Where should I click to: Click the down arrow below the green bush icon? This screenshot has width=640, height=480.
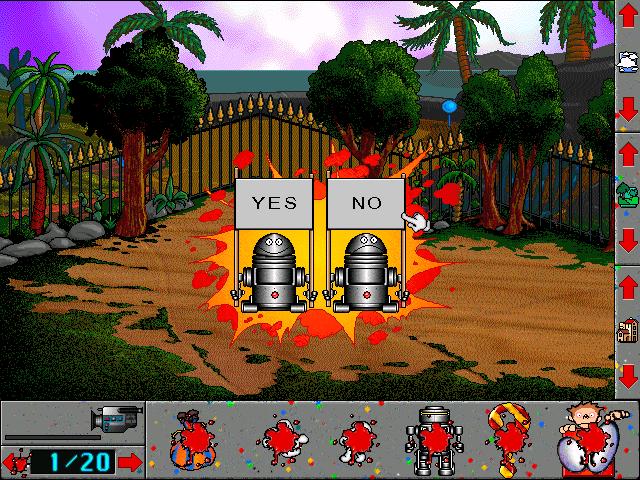tap(627, 240)
